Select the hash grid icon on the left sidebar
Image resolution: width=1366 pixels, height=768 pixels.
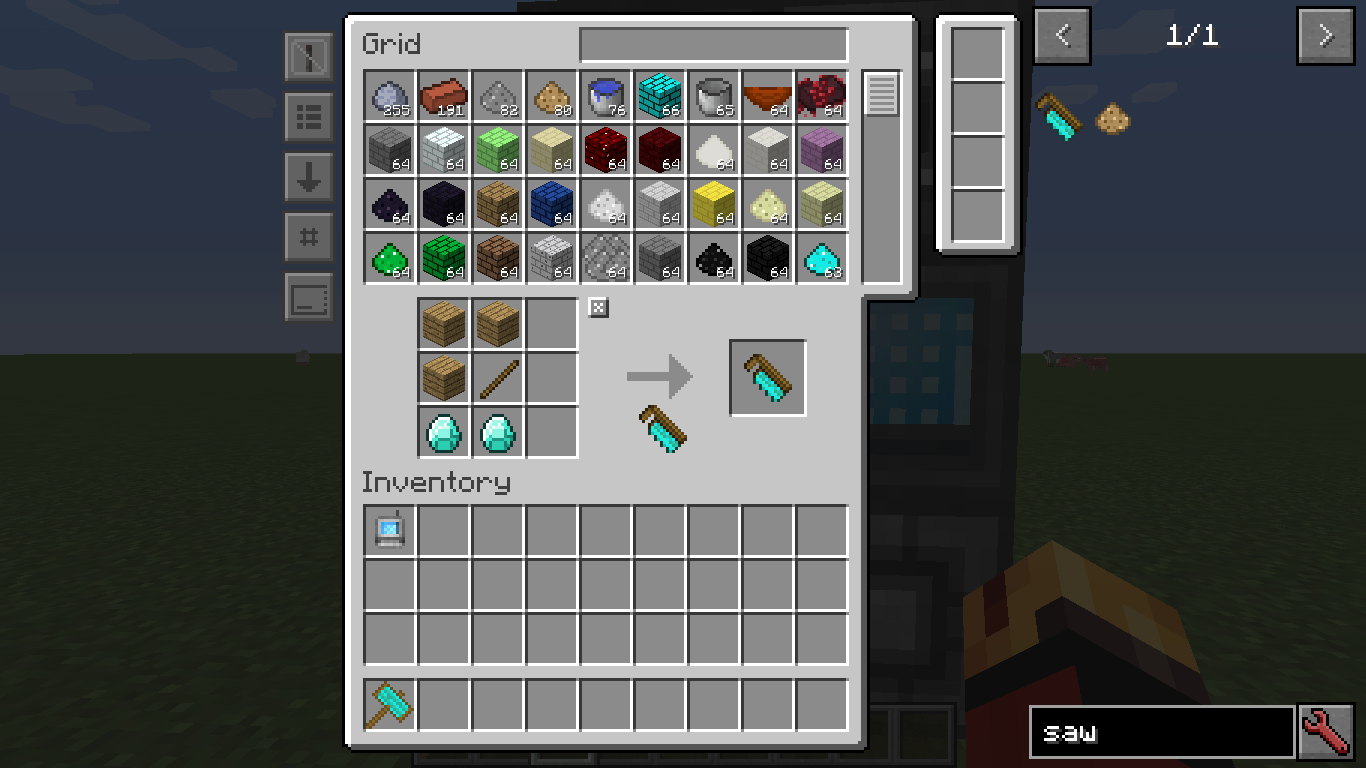click(x=308, y=238)
